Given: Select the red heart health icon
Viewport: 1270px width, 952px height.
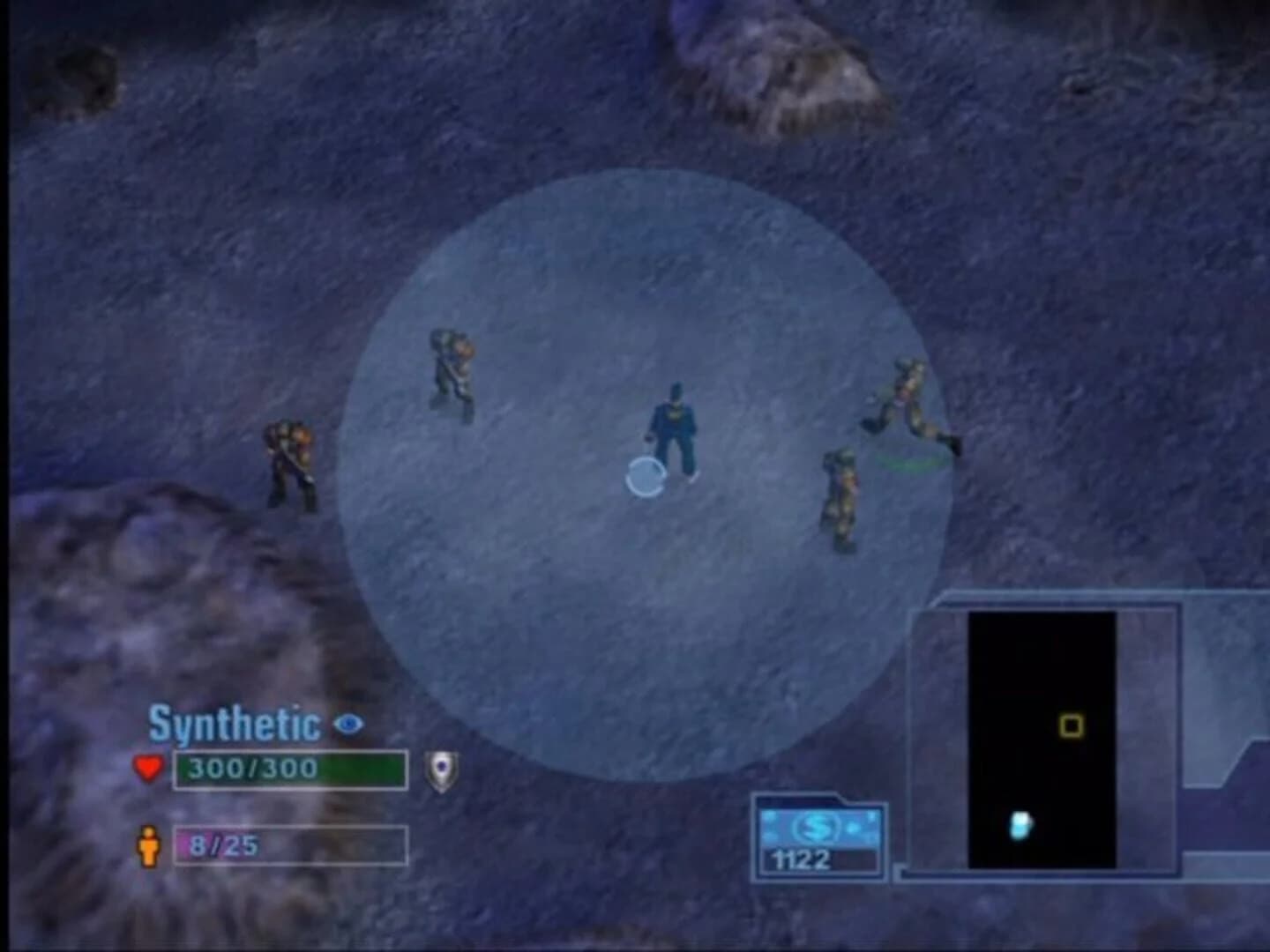Looking at the screenshot, I should click(148, 766).
